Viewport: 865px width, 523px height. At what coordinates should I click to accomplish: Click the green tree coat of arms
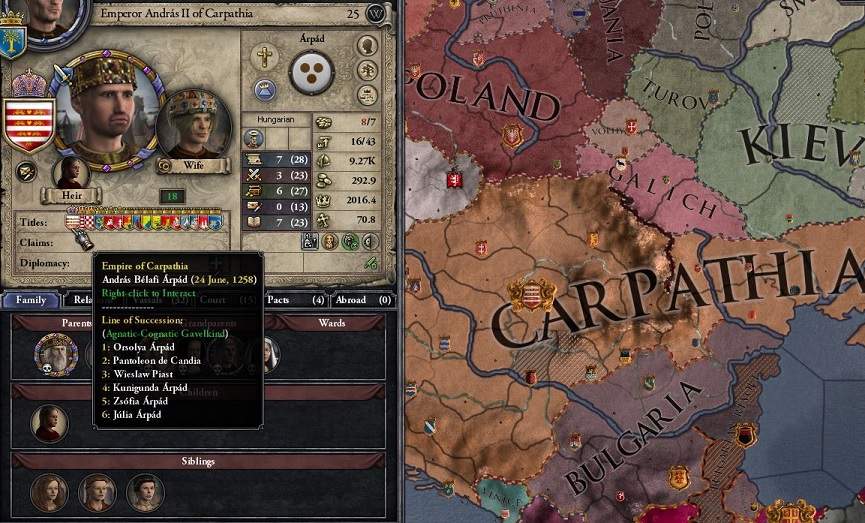click(13, 39)
